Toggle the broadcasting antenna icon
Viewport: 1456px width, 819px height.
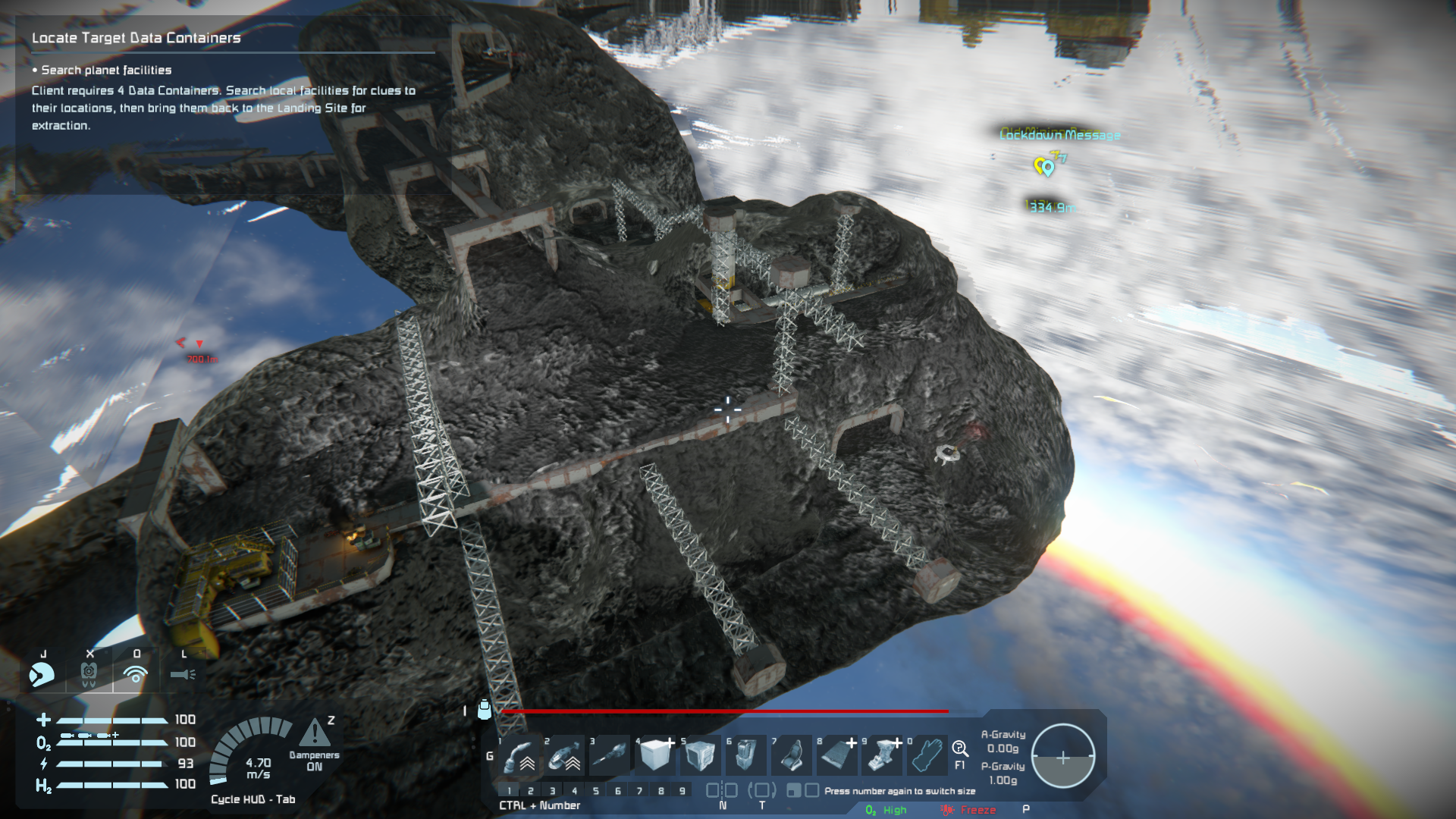(136, 674)
